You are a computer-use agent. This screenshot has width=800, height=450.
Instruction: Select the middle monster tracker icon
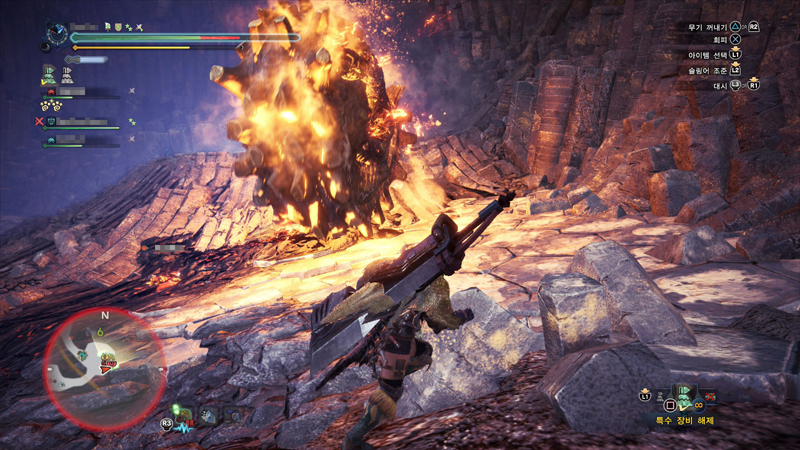pyautogui.click(x=210, y=415)
